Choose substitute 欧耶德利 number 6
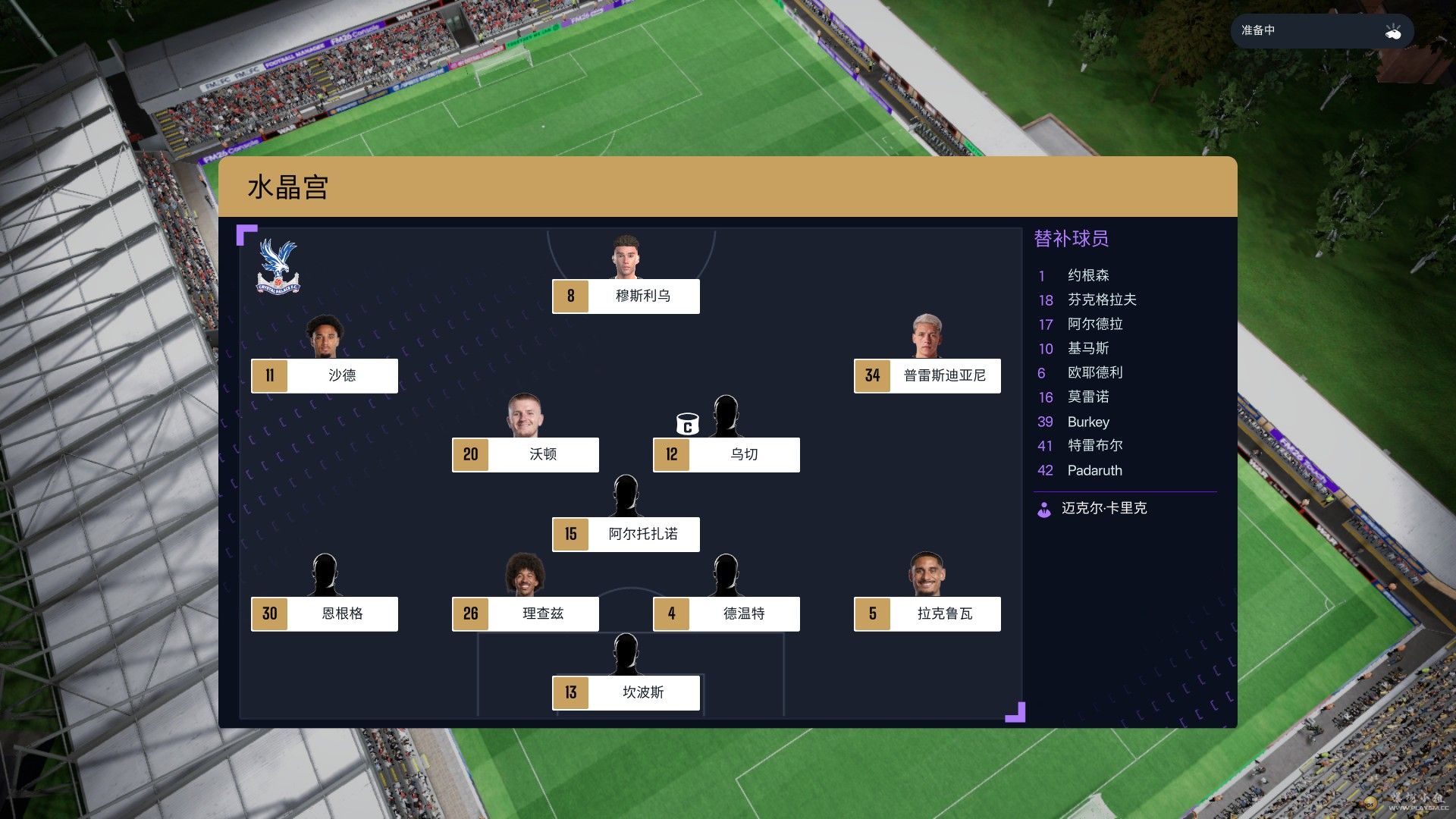 (x=1094, y=372)
